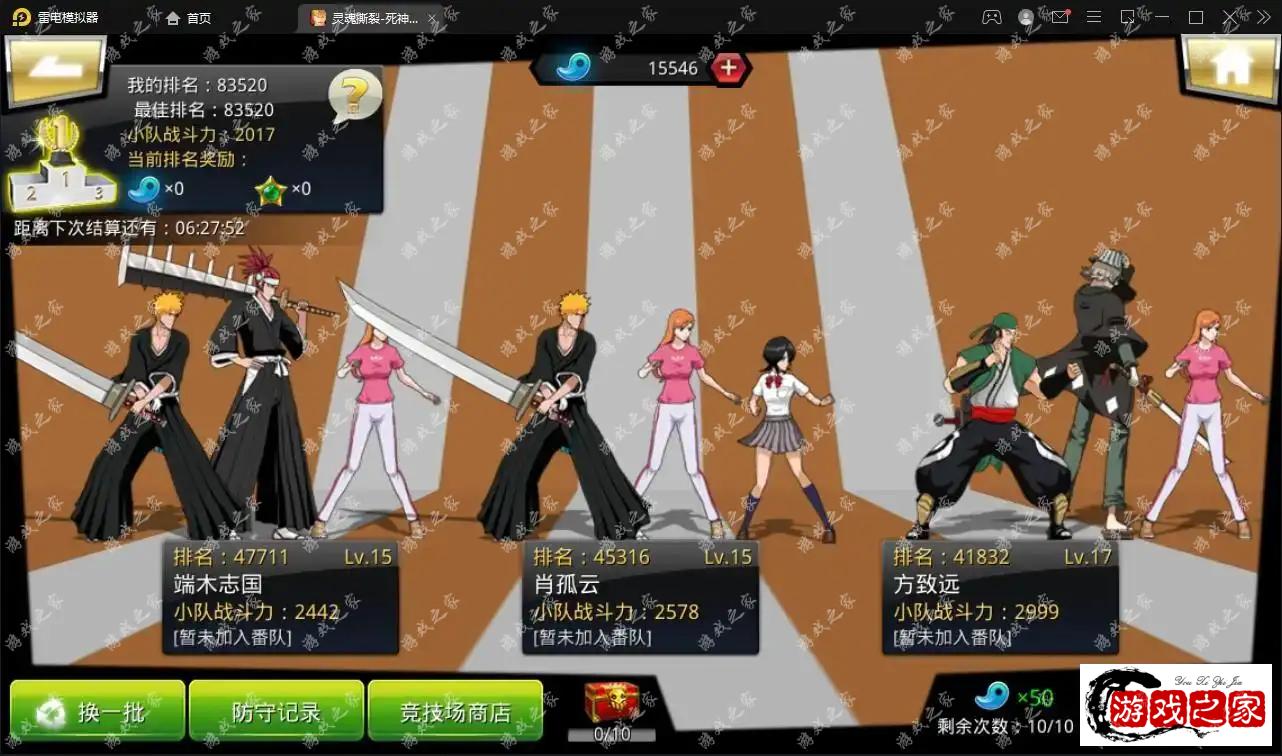This screenshot has height=756, width=1282.
Task: Open the yellow question mark help
Action: click(x=355, y=96)
